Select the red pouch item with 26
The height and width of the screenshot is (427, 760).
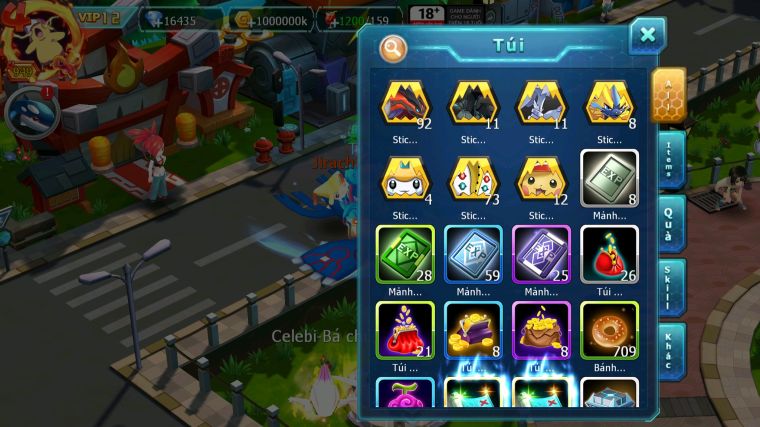pyautogui.click(x=609, y=254)
